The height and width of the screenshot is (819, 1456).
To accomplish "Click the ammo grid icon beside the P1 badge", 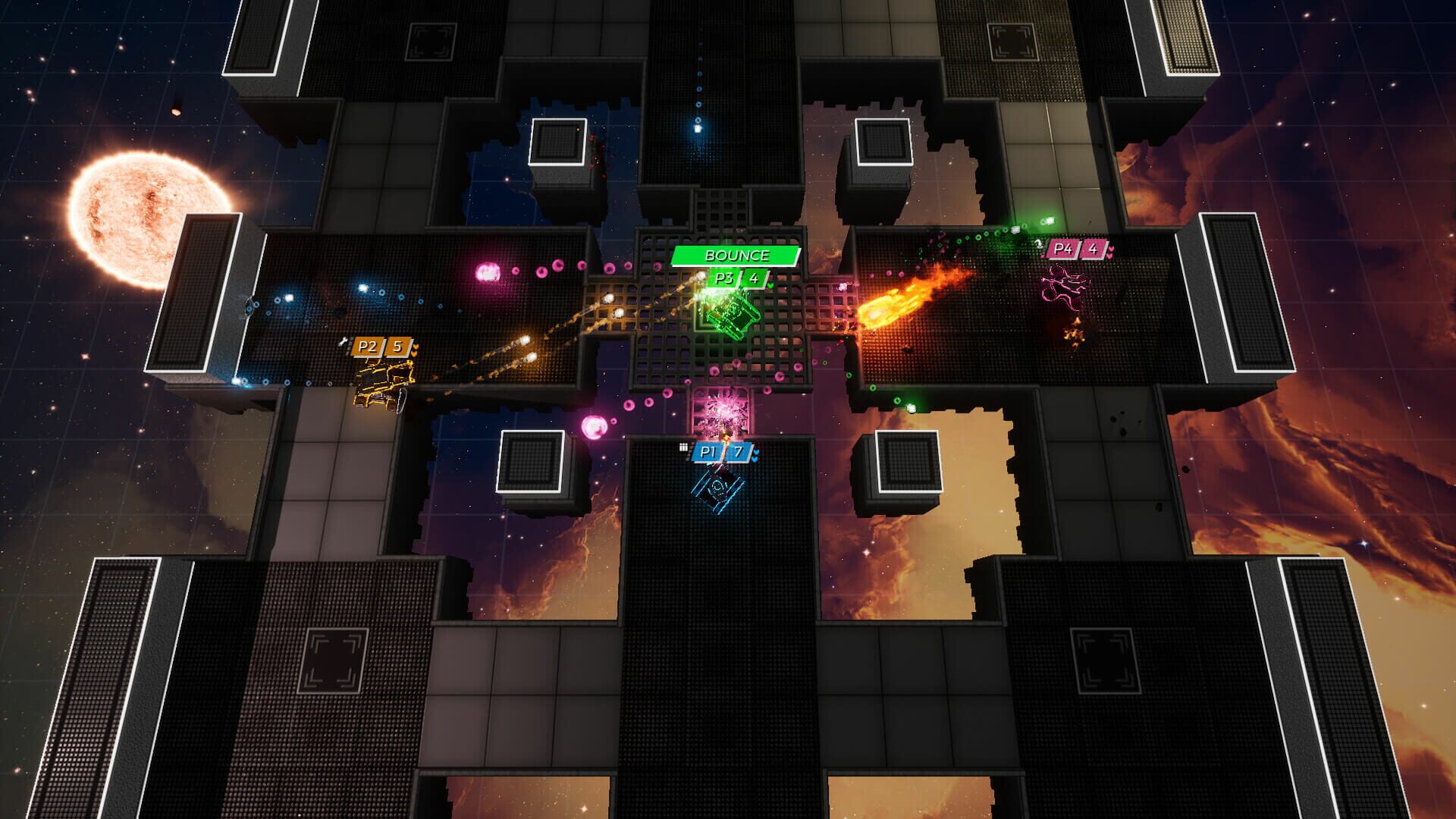I will (683, 447).
